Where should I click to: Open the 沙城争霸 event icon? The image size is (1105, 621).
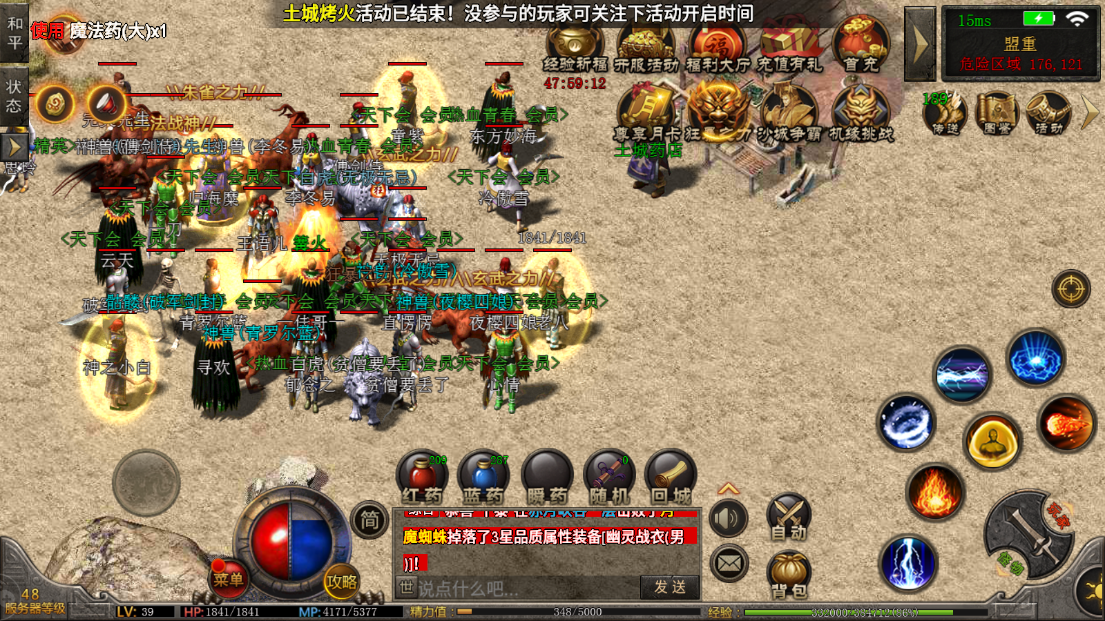click(x=789, y=112)
